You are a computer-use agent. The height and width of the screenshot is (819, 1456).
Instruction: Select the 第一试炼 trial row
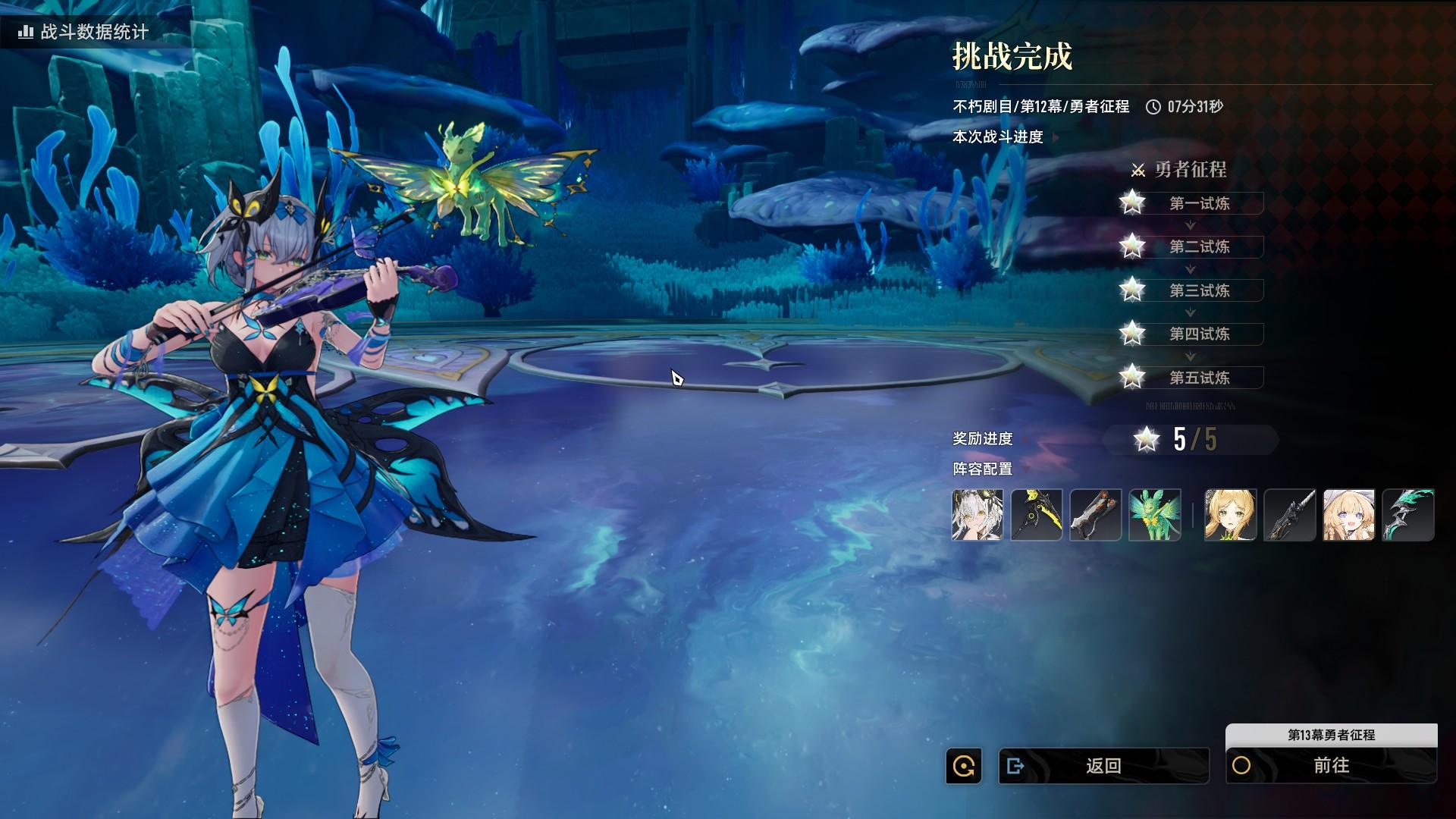[x=1199, y=203]
